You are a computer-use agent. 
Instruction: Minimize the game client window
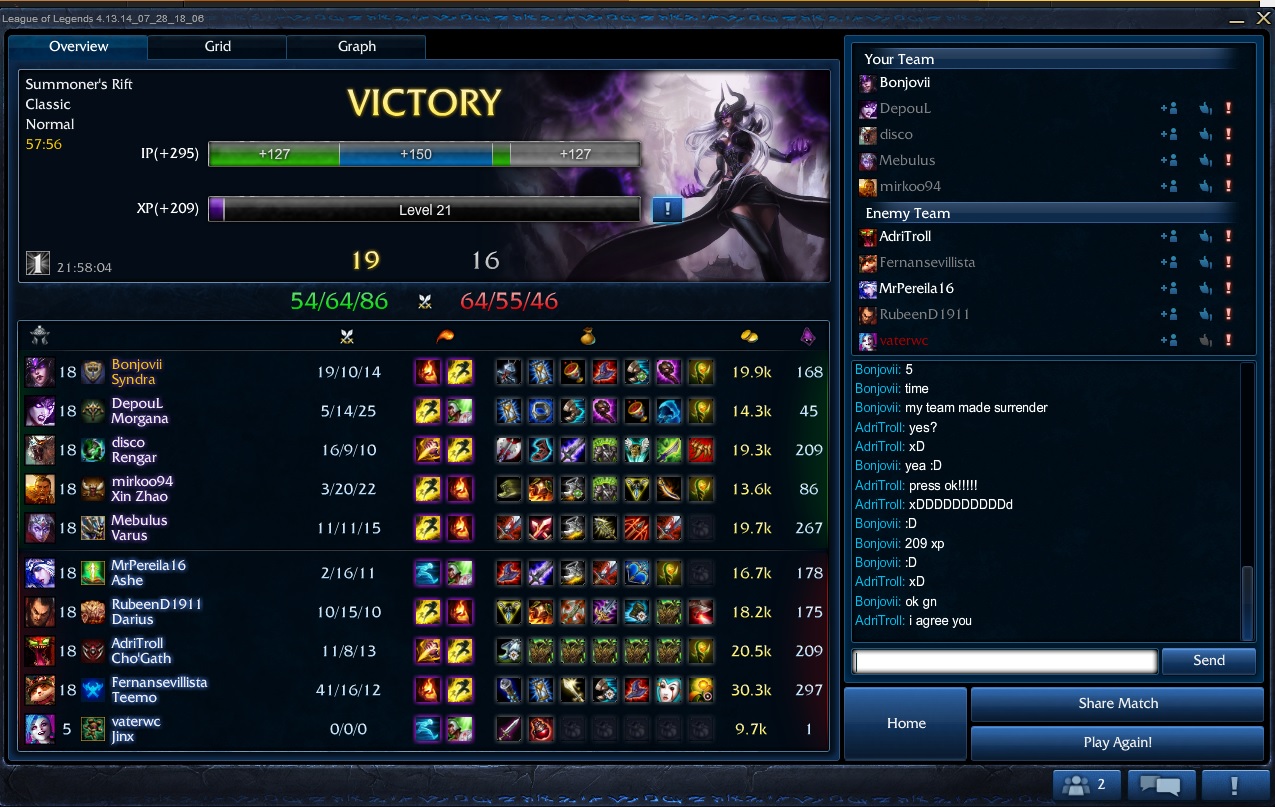click(1237, 19)
